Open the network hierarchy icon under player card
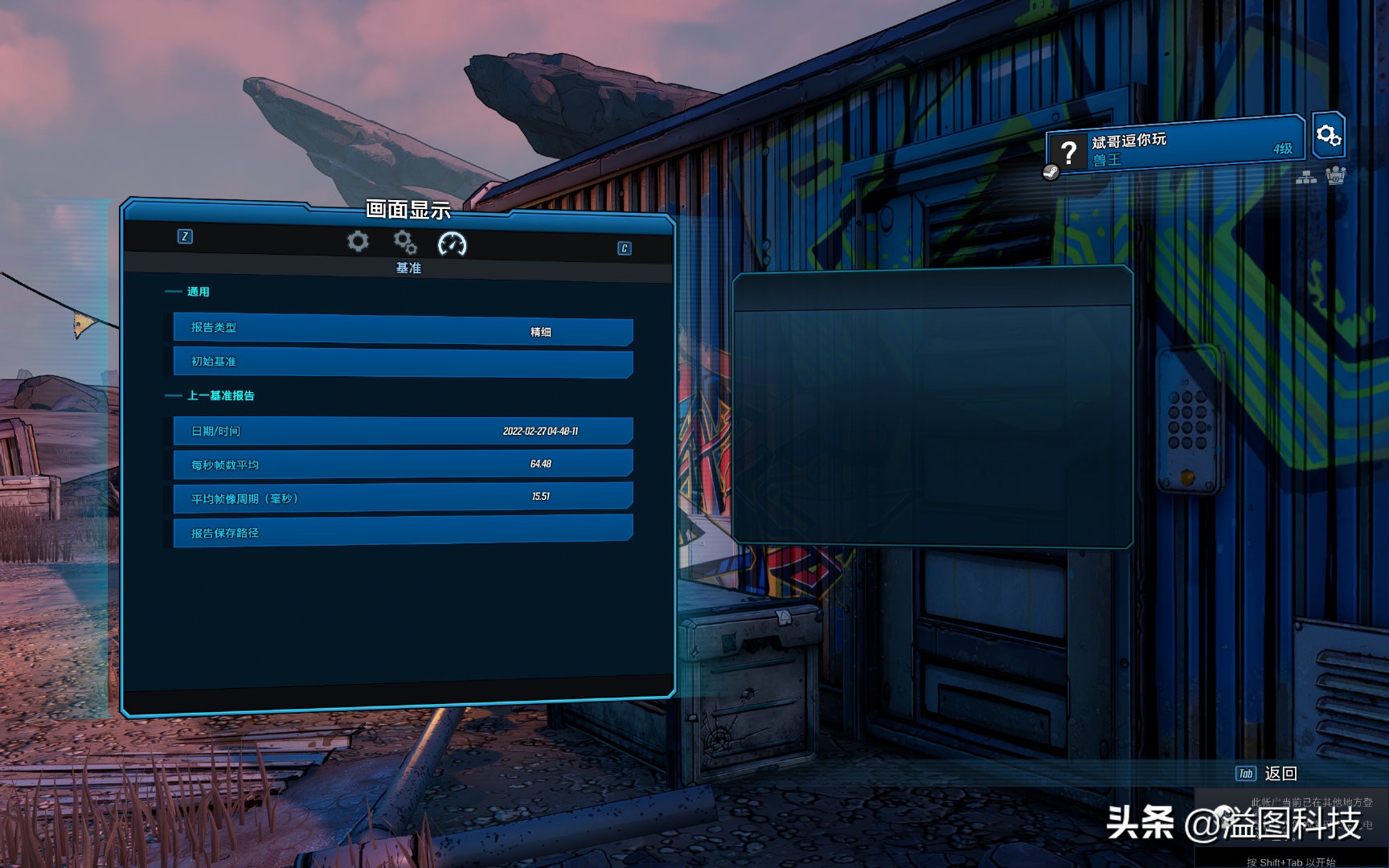The width and height of the screenshot is (1389, 868). pos(1306,177)
